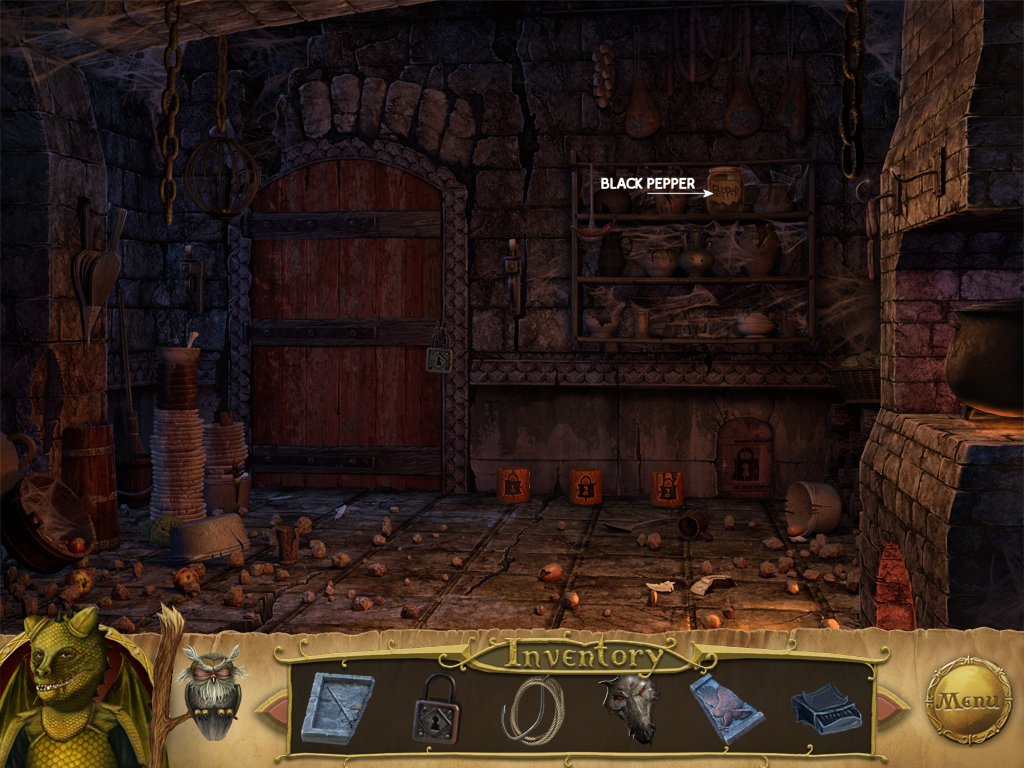Viewport: 1024px width, 768px height.
Task: Pick the coiled rope from inventory
Action: click(x=533, y=709)
